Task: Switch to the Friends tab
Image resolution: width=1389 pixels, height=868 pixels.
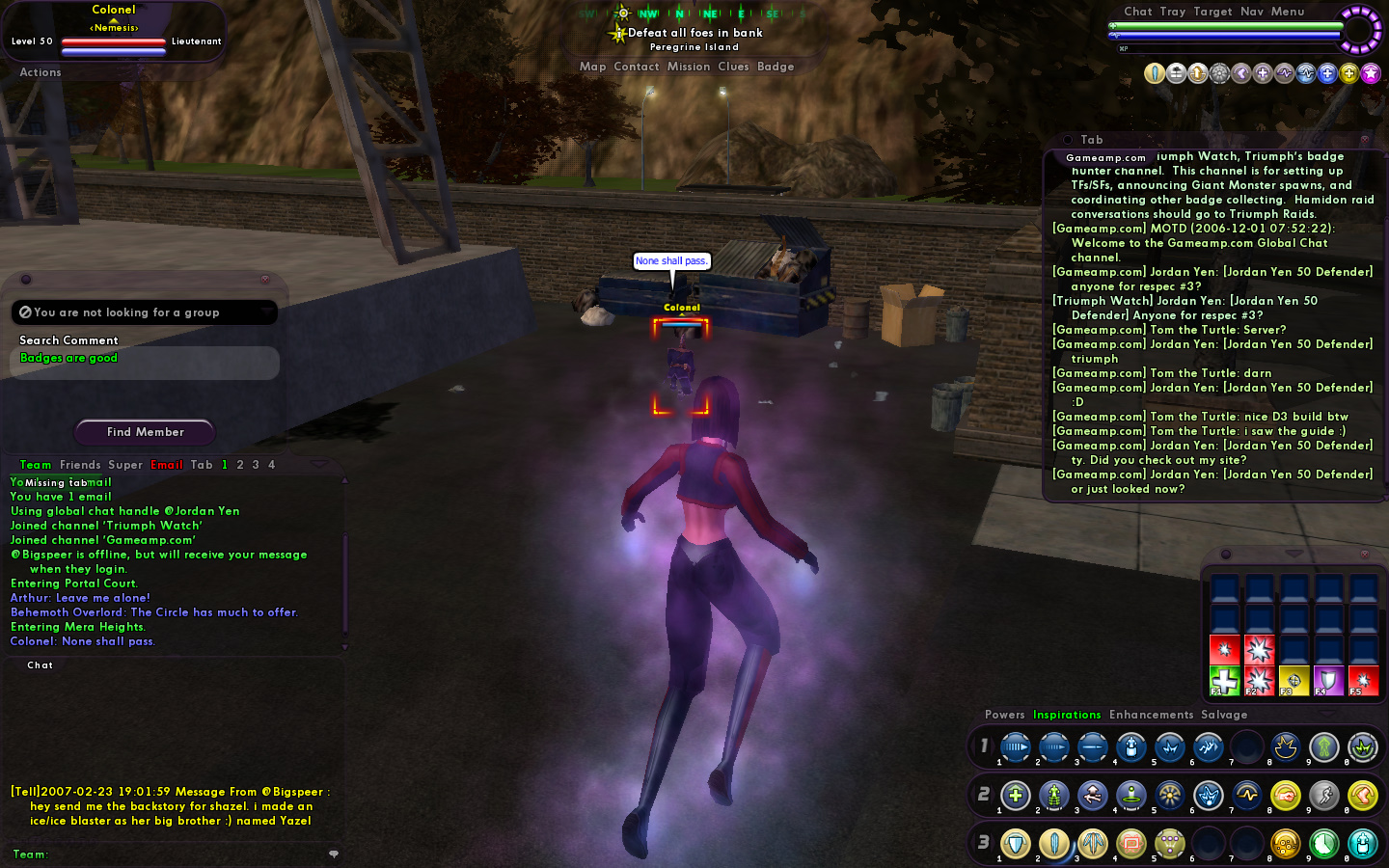Action: click(x=80, y=465)
